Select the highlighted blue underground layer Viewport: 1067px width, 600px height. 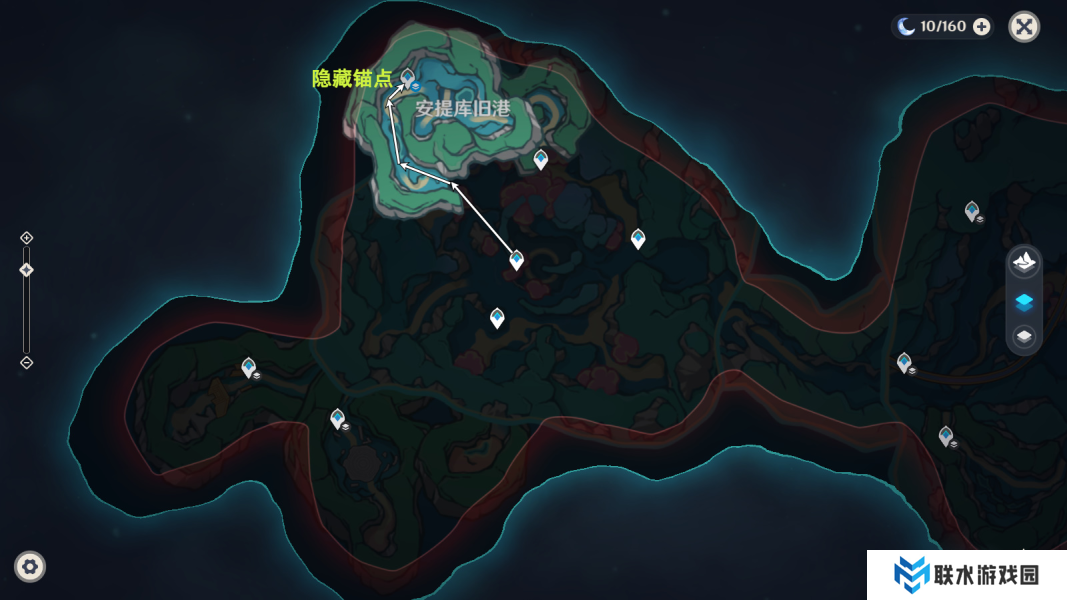[x=1024, y=301]
